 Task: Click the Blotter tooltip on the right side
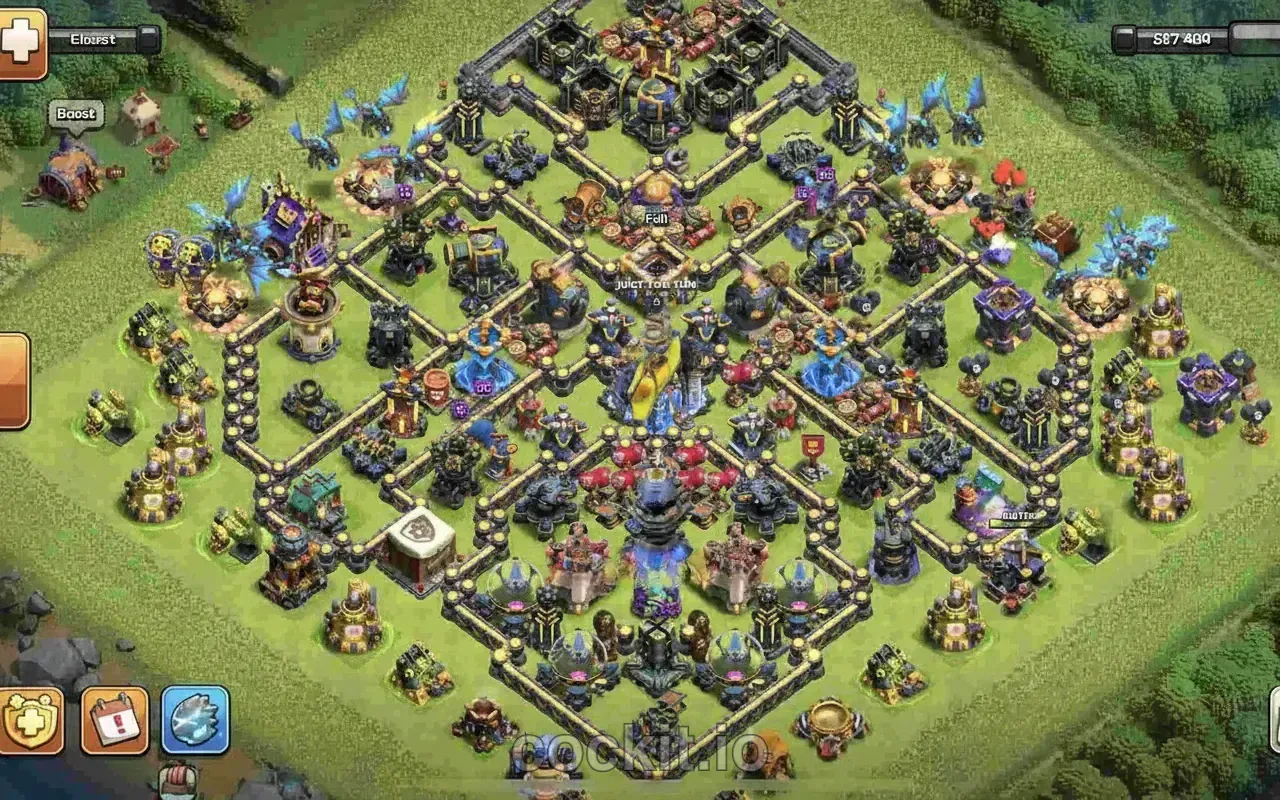point(1020,517)
